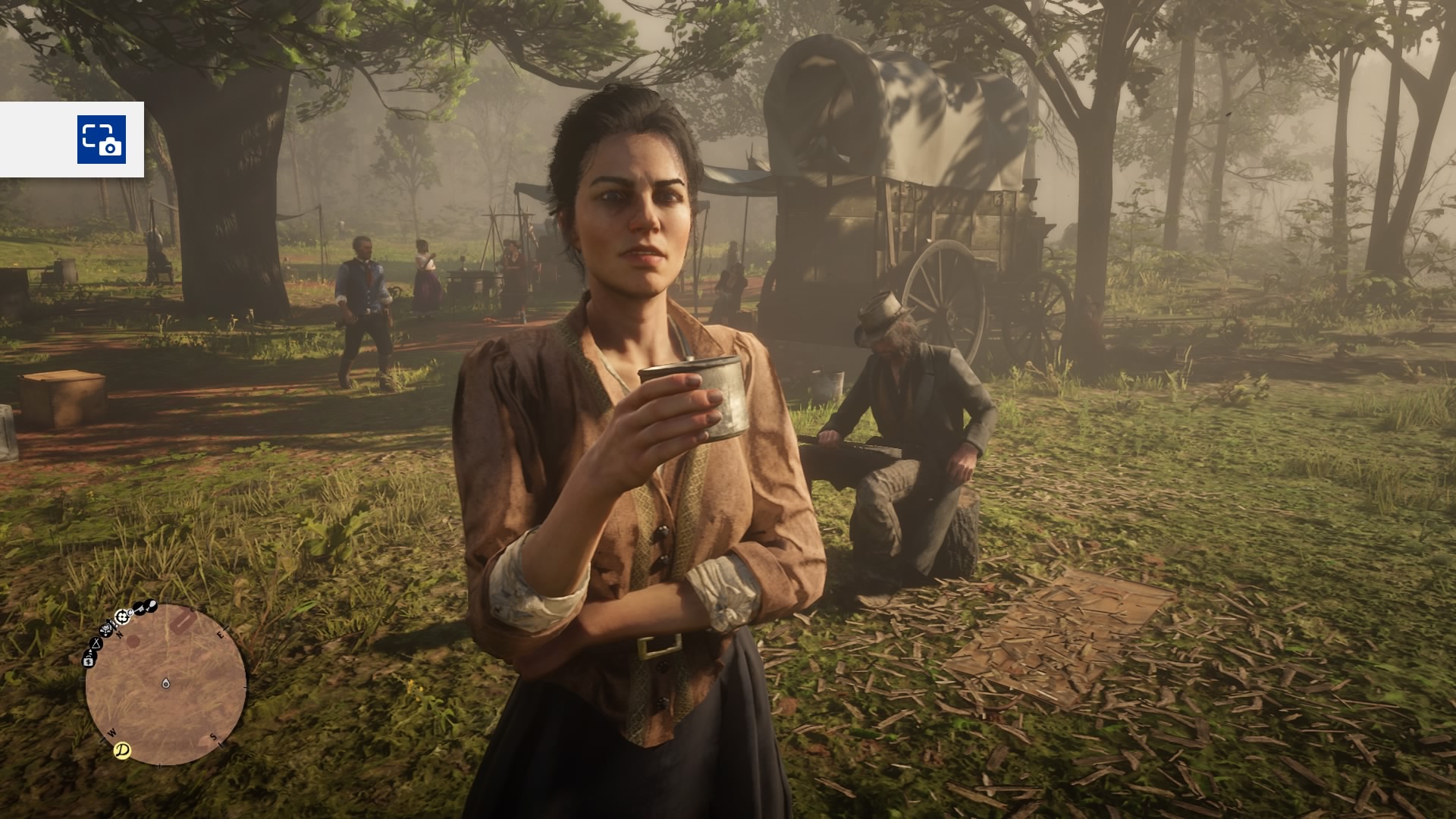The height and width of the screenshot is (819, 1456).
Task: Click the E compass letter on the minimap
Action: (x=221, y=635)
